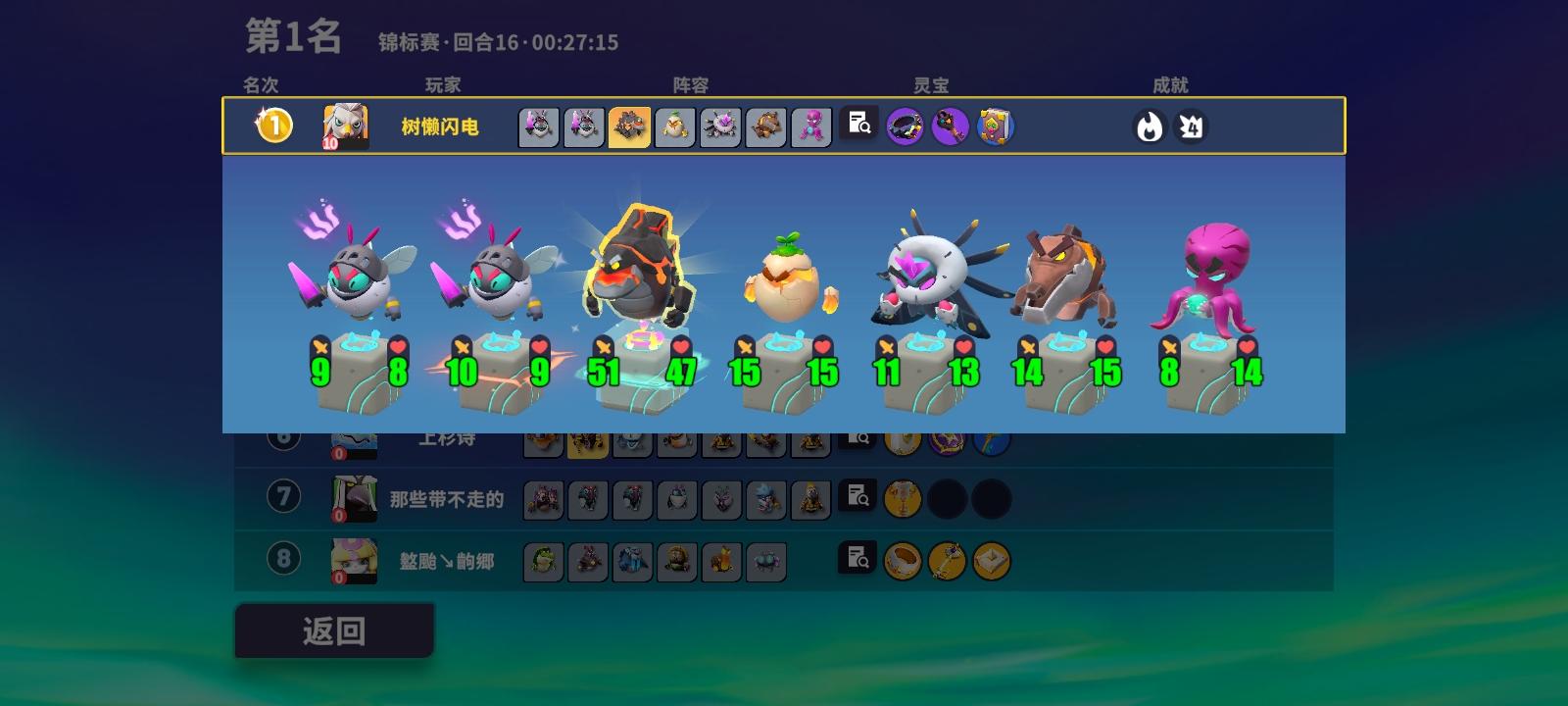
Task: Open the lineup detail inspector for 树懒闪电
Action: (x=857, y=125)
